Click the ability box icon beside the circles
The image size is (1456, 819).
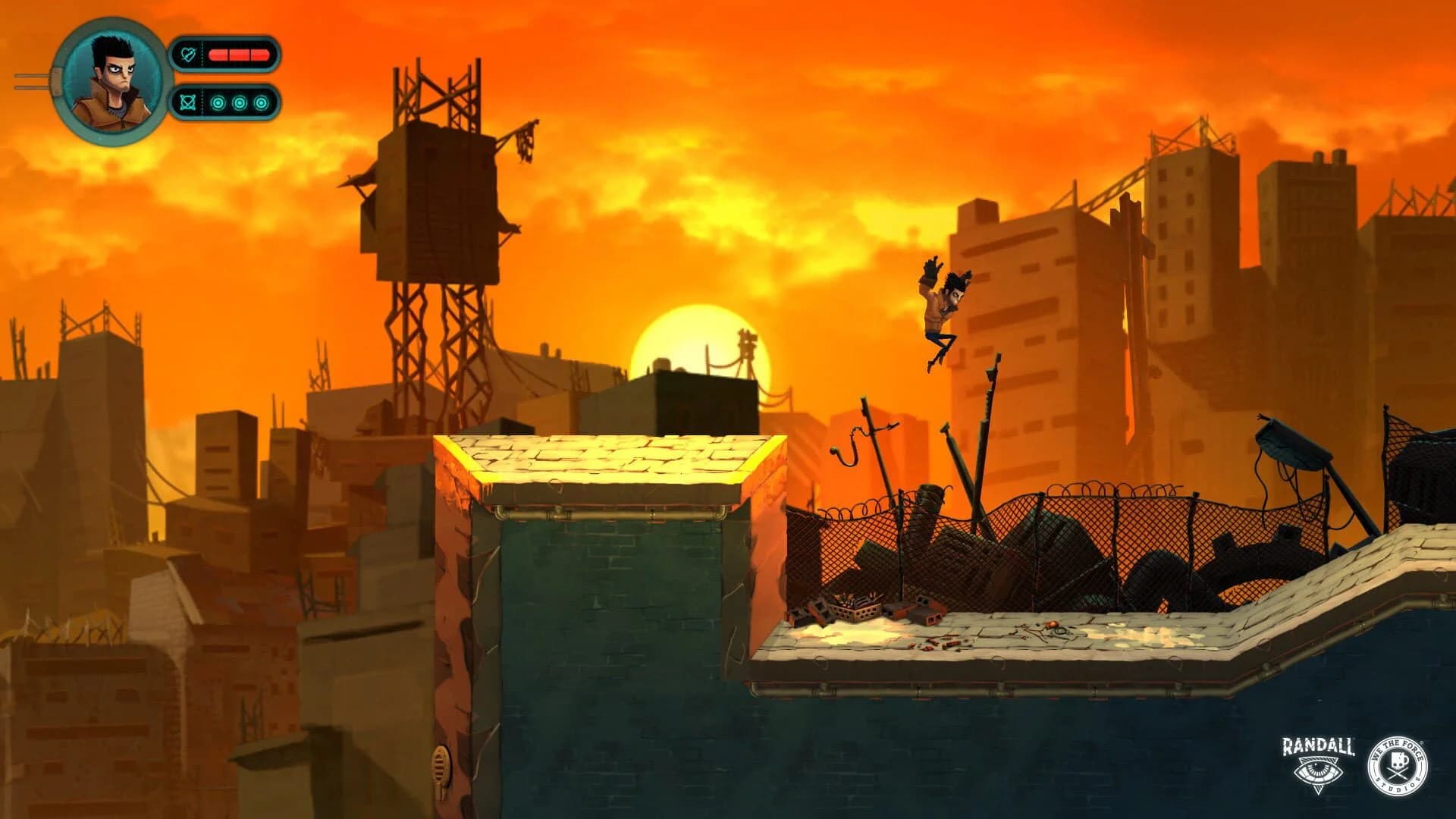188,103
